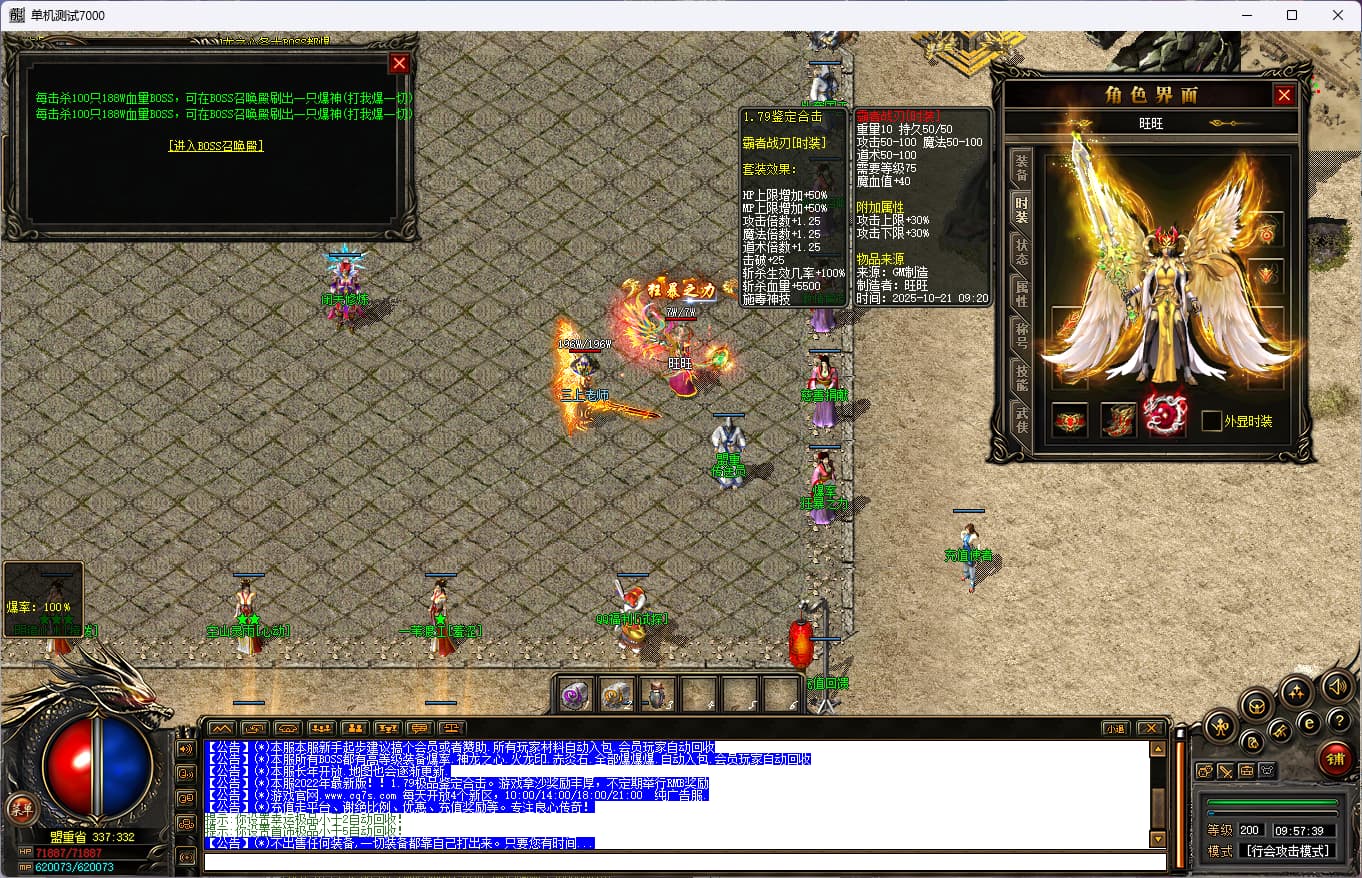
Task: Toggle the 外显时装 checkbox
Action: pos(1212,421)
